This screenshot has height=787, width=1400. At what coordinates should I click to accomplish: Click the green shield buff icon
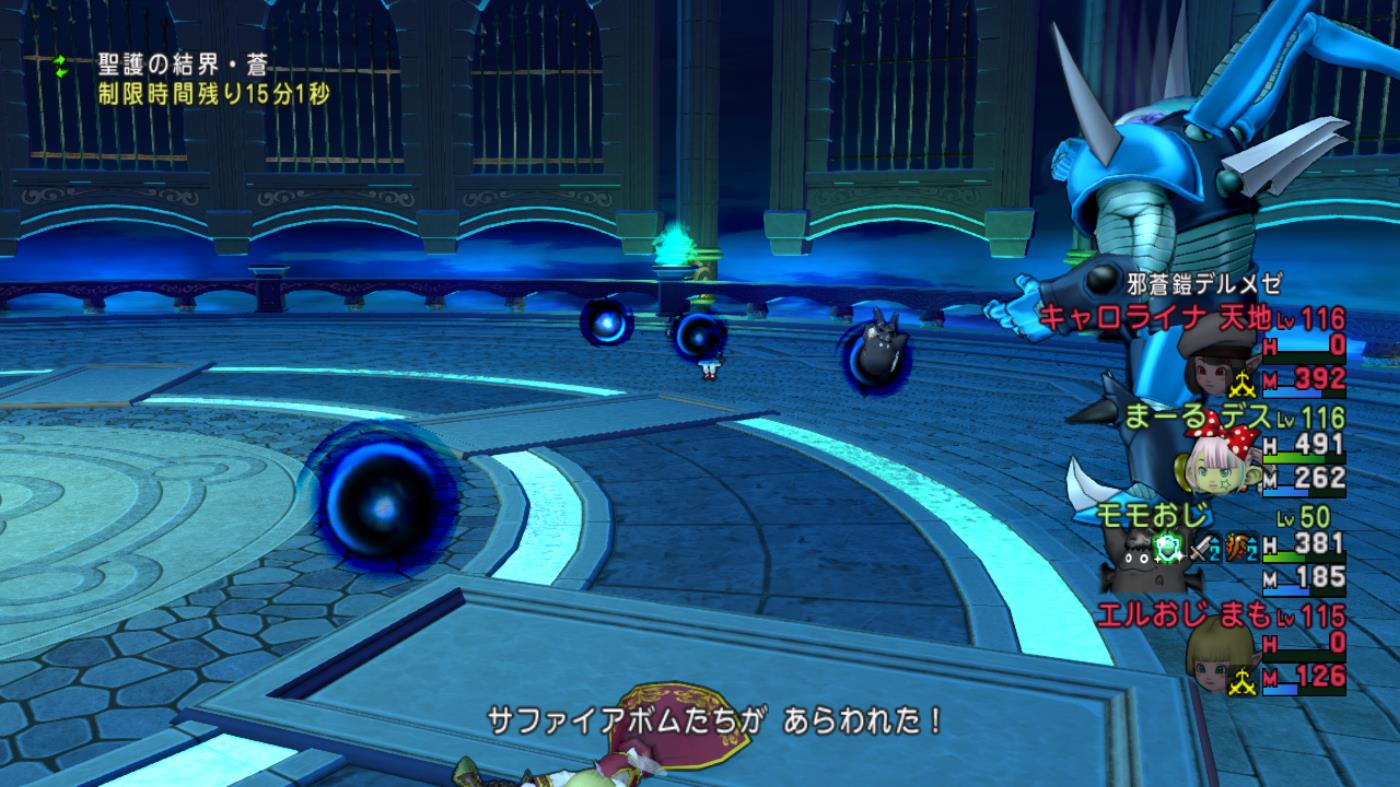[1167, 547]
